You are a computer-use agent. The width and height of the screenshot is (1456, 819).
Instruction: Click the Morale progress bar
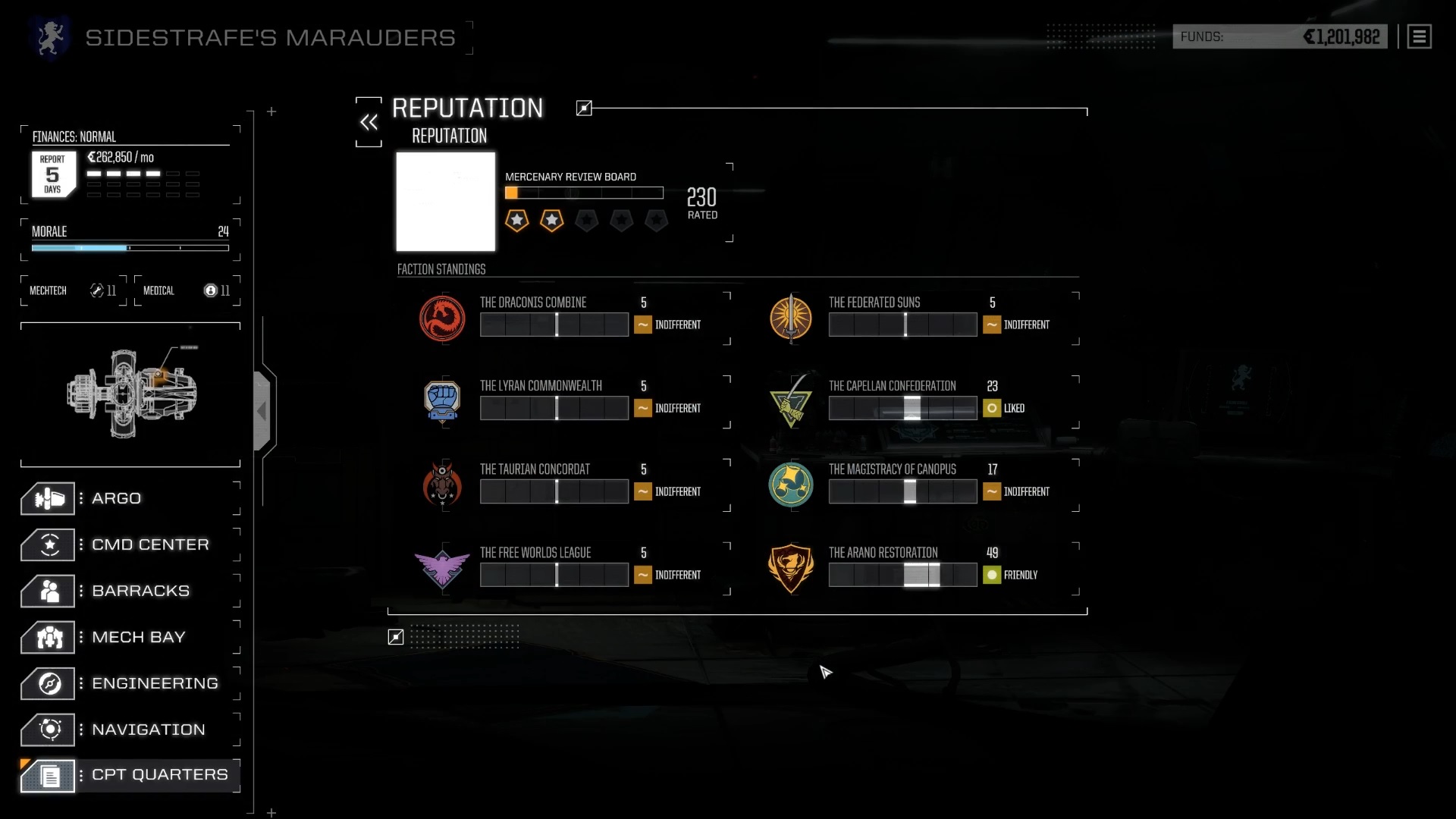129,248
